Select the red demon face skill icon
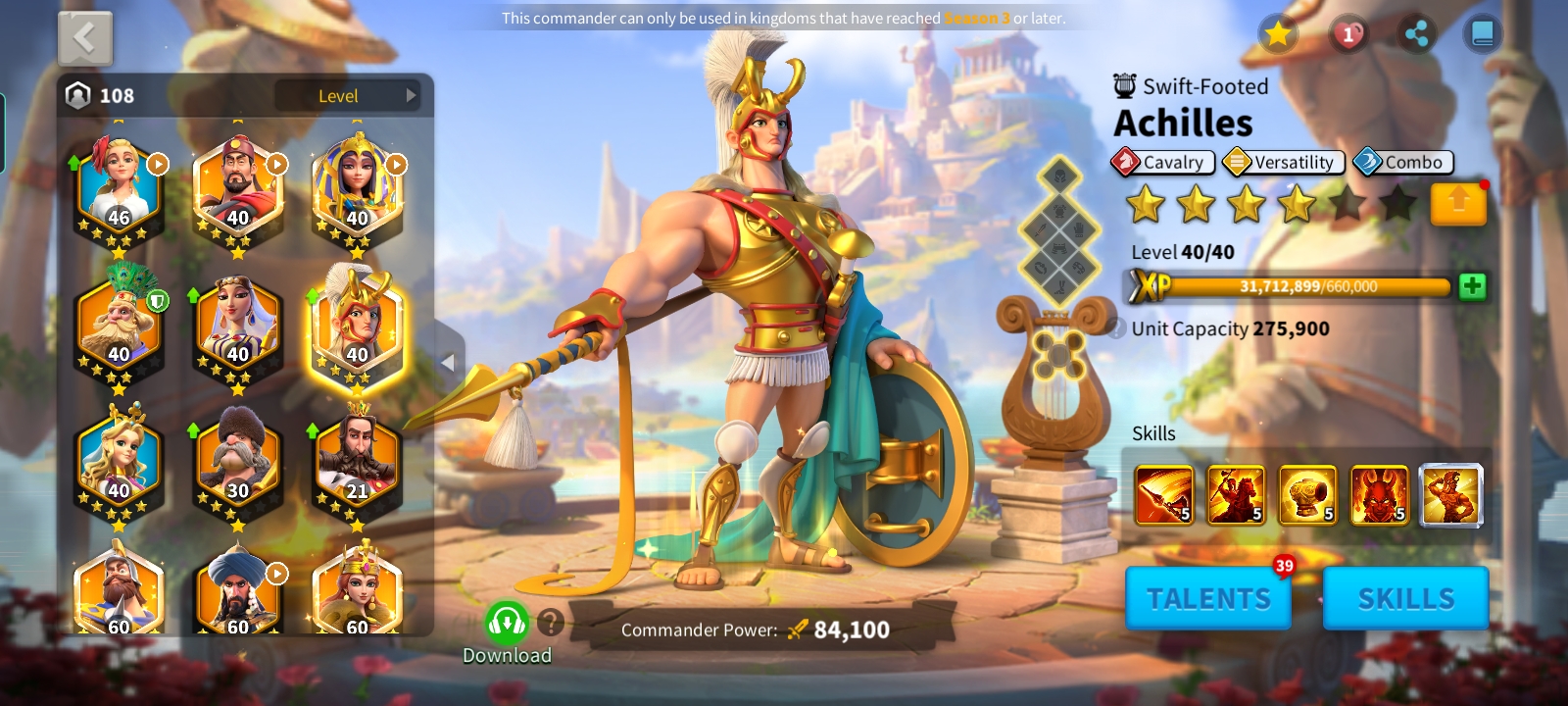The width and height of the screenshot is (1568, 706). (1379, 495)
